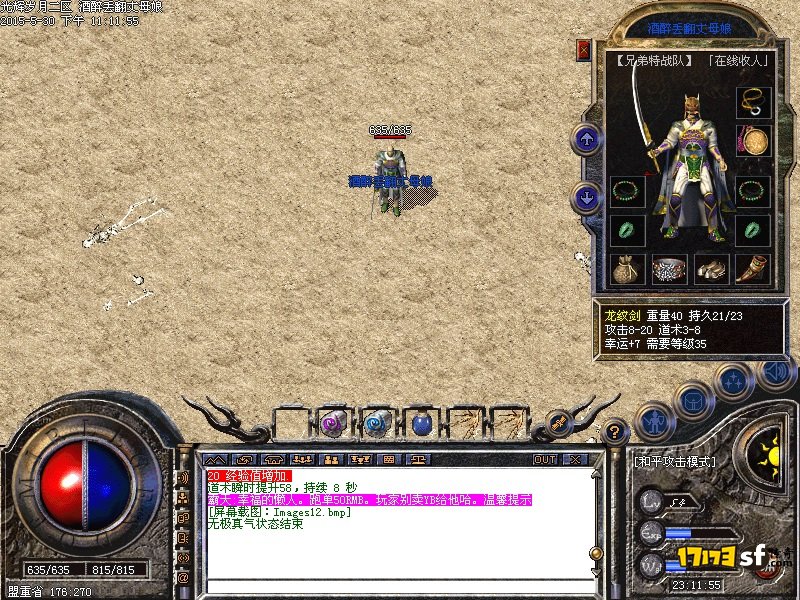Open the character figure round menu button
The width and height of the screenshot is (800, 600).
(653, 422)
